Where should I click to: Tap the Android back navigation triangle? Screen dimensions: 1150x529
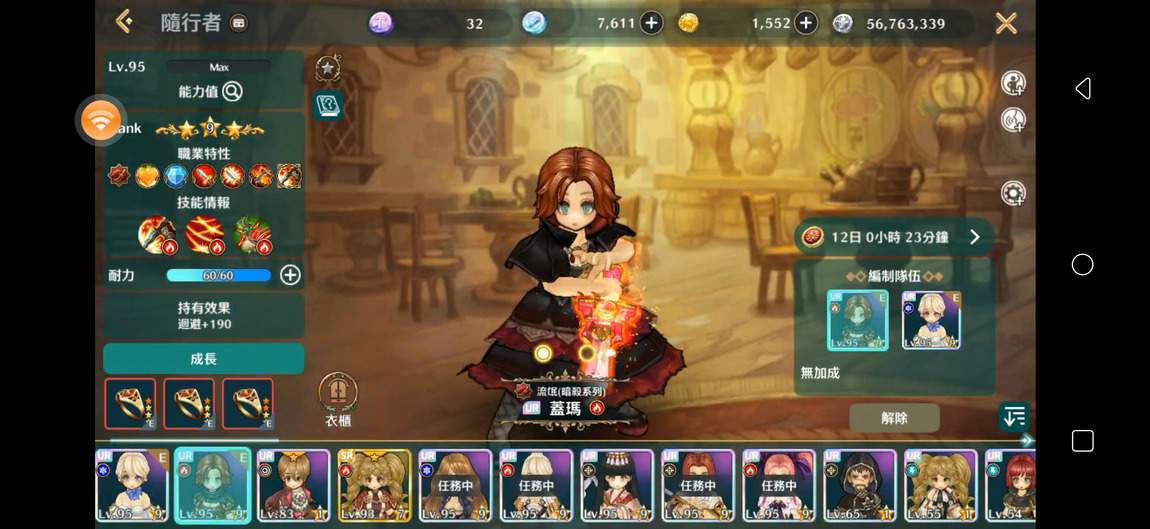[x=1082, y=89]
